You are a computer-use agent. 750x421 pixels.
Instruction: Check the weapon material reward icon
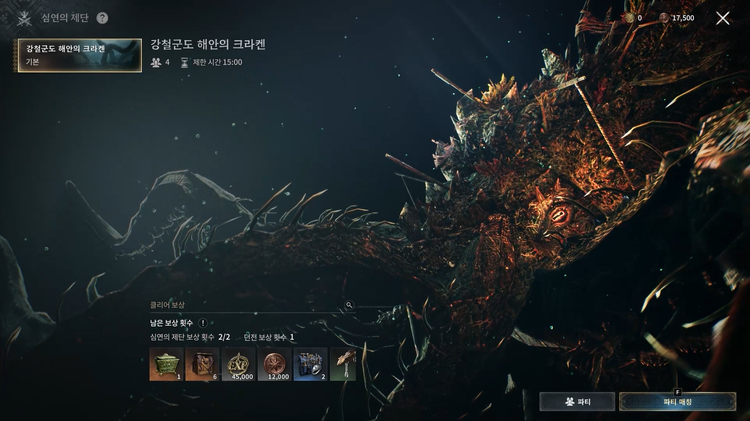pyautogui.click(x=343, y=365)
